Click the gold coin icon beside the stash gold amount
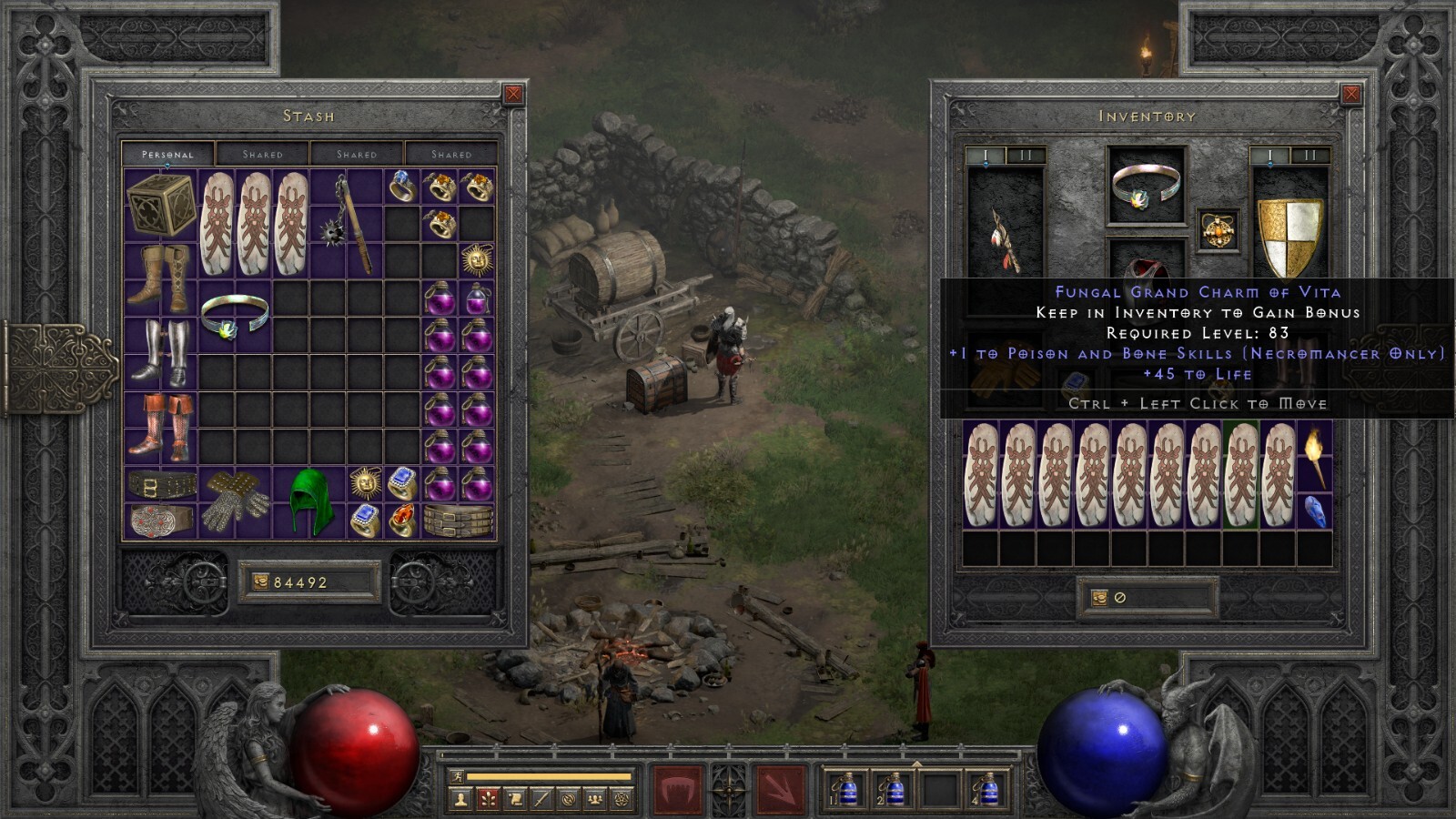Viewport: 1456px width, 819px height. click(262, 580)
